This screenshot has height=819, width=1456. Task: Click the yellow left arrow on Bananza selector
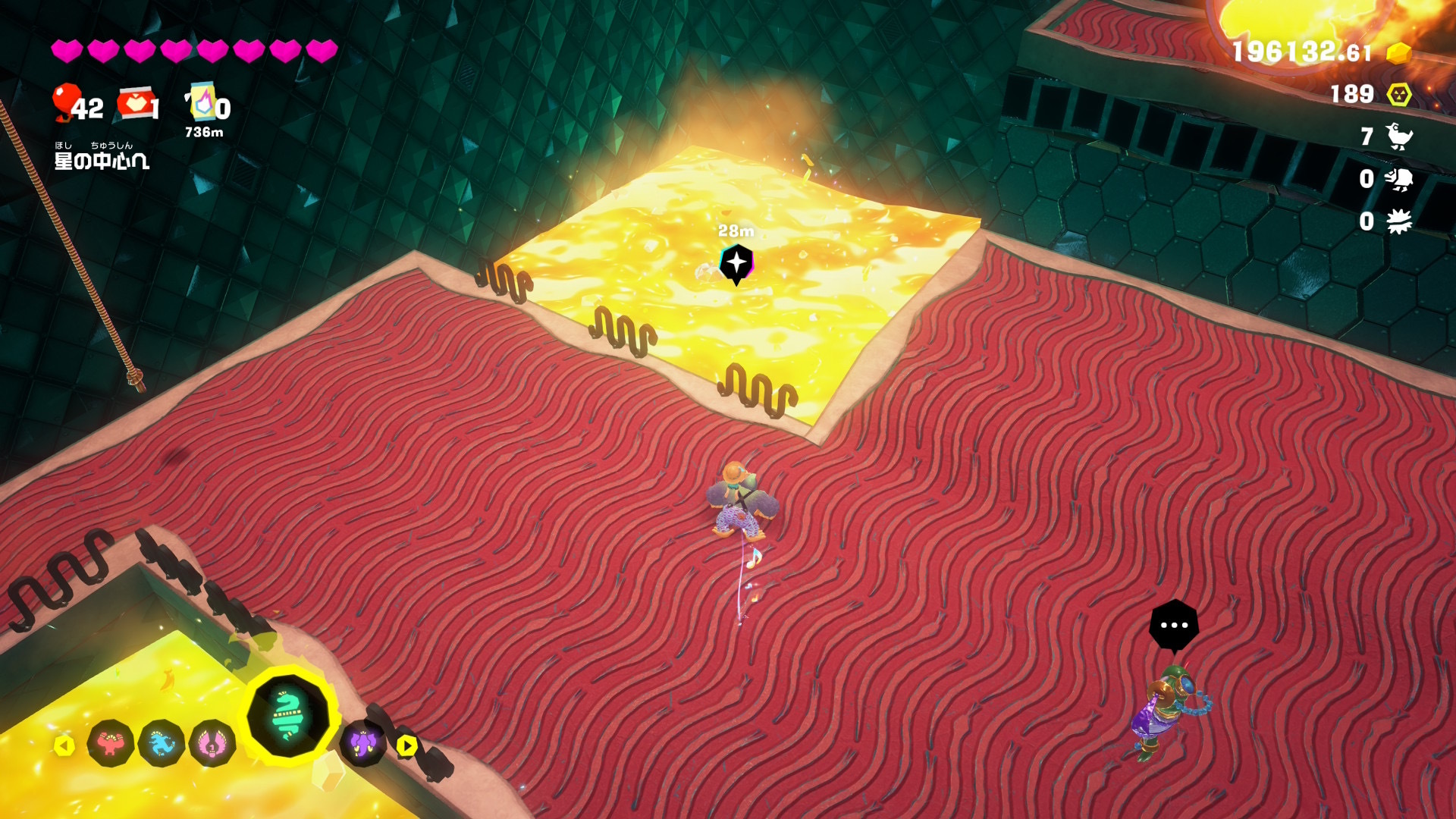(x=64, y=745)
